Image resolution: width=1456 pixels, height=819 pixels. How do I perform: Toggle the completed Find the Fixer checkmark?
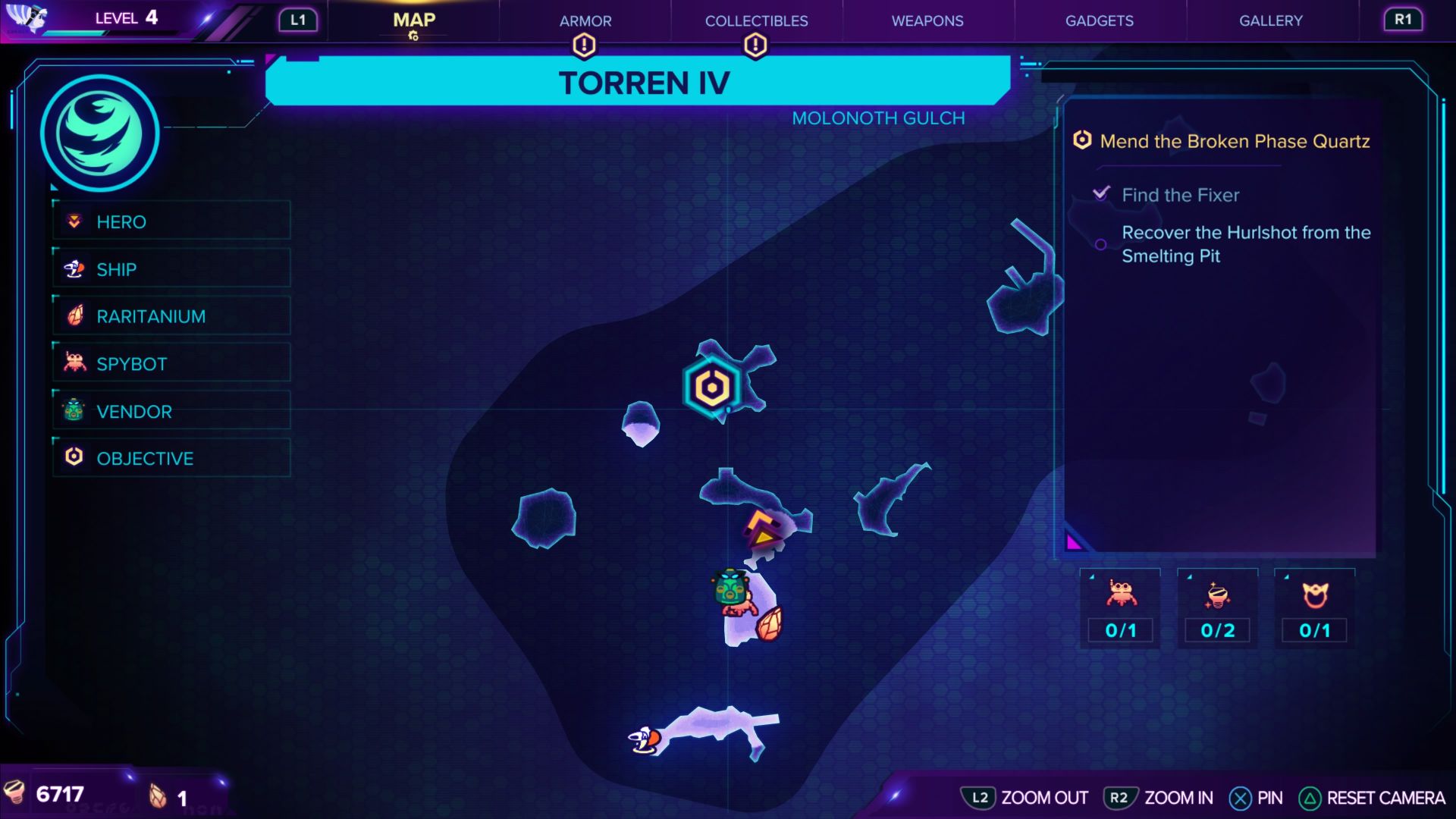(1102, 193)
